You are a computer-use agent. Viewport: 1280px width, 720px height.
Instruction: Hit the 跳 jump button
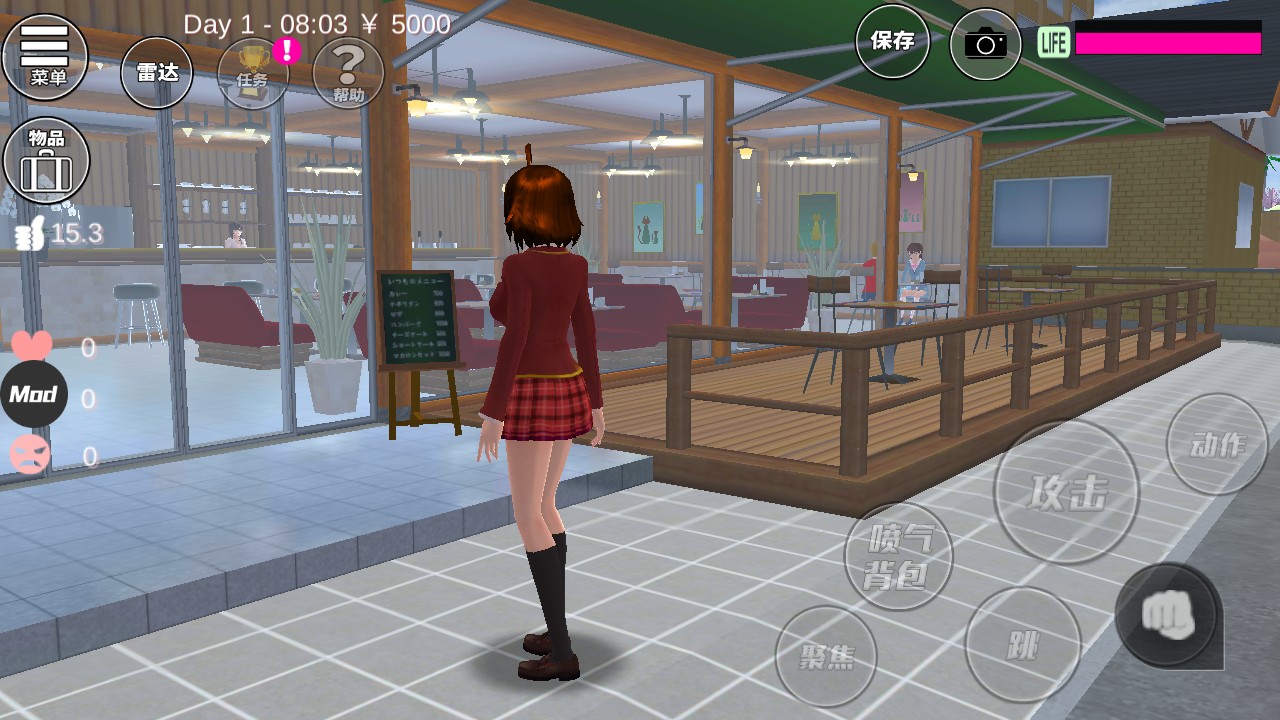click(1023, 645)
